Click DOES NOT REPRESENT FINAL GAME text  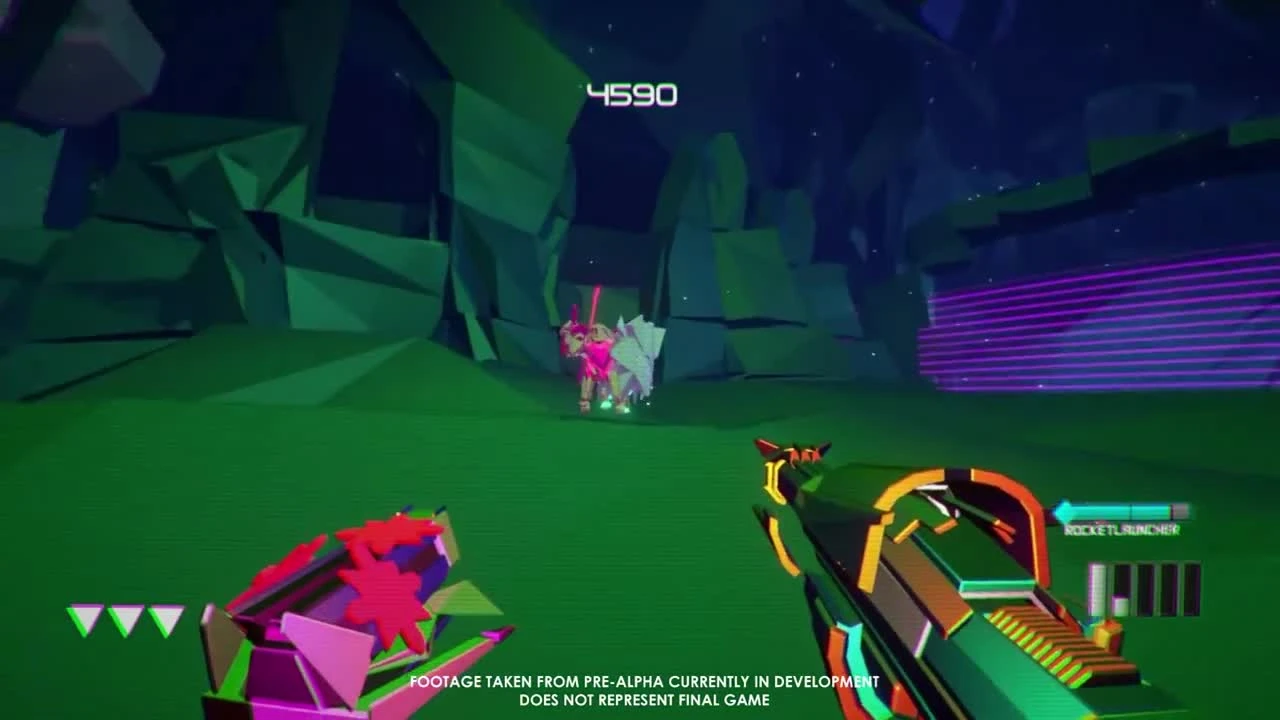pyautogui.click(x=645, y=702)
